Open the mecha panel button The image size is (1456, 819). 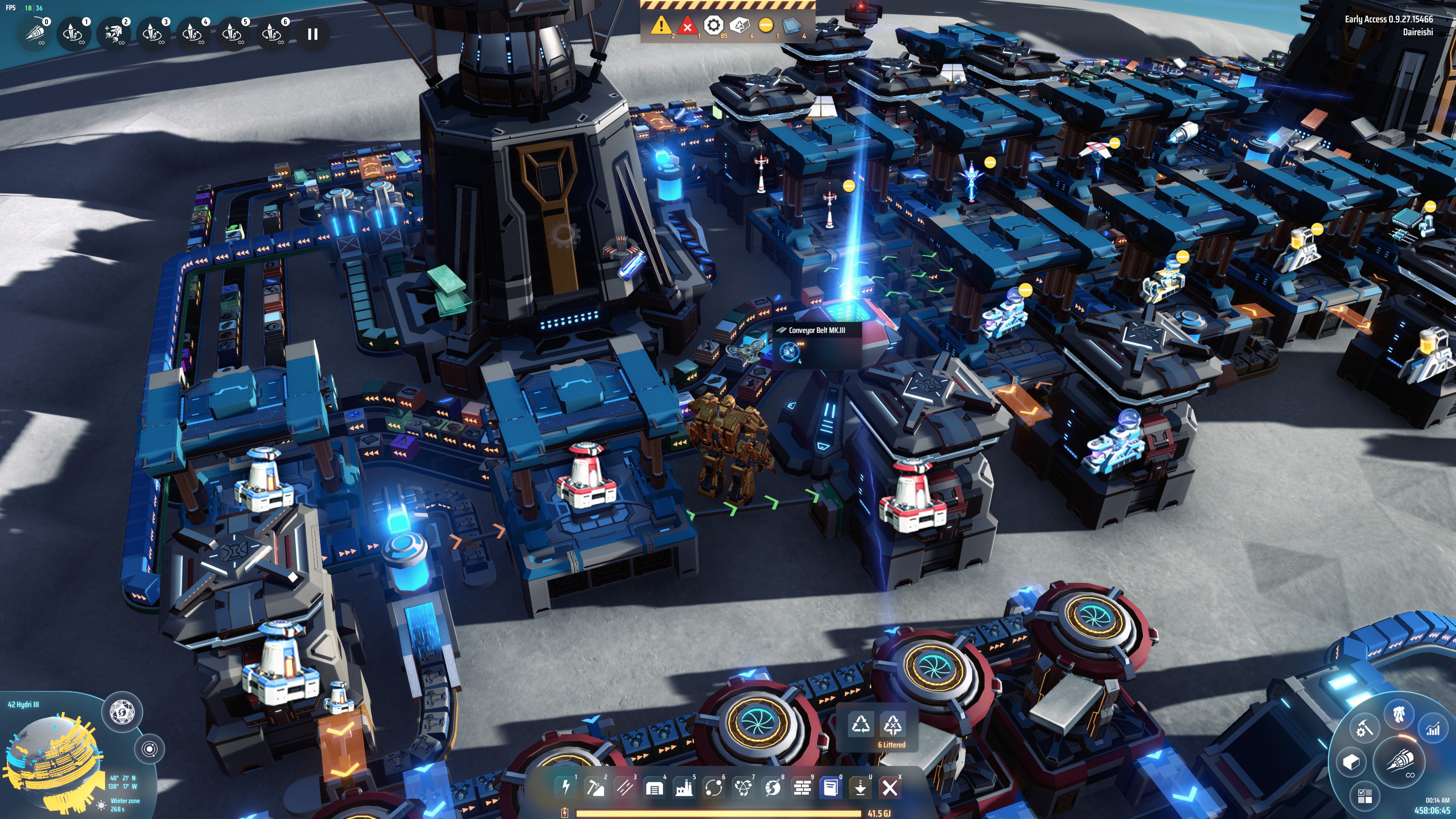click(1398, 714)
